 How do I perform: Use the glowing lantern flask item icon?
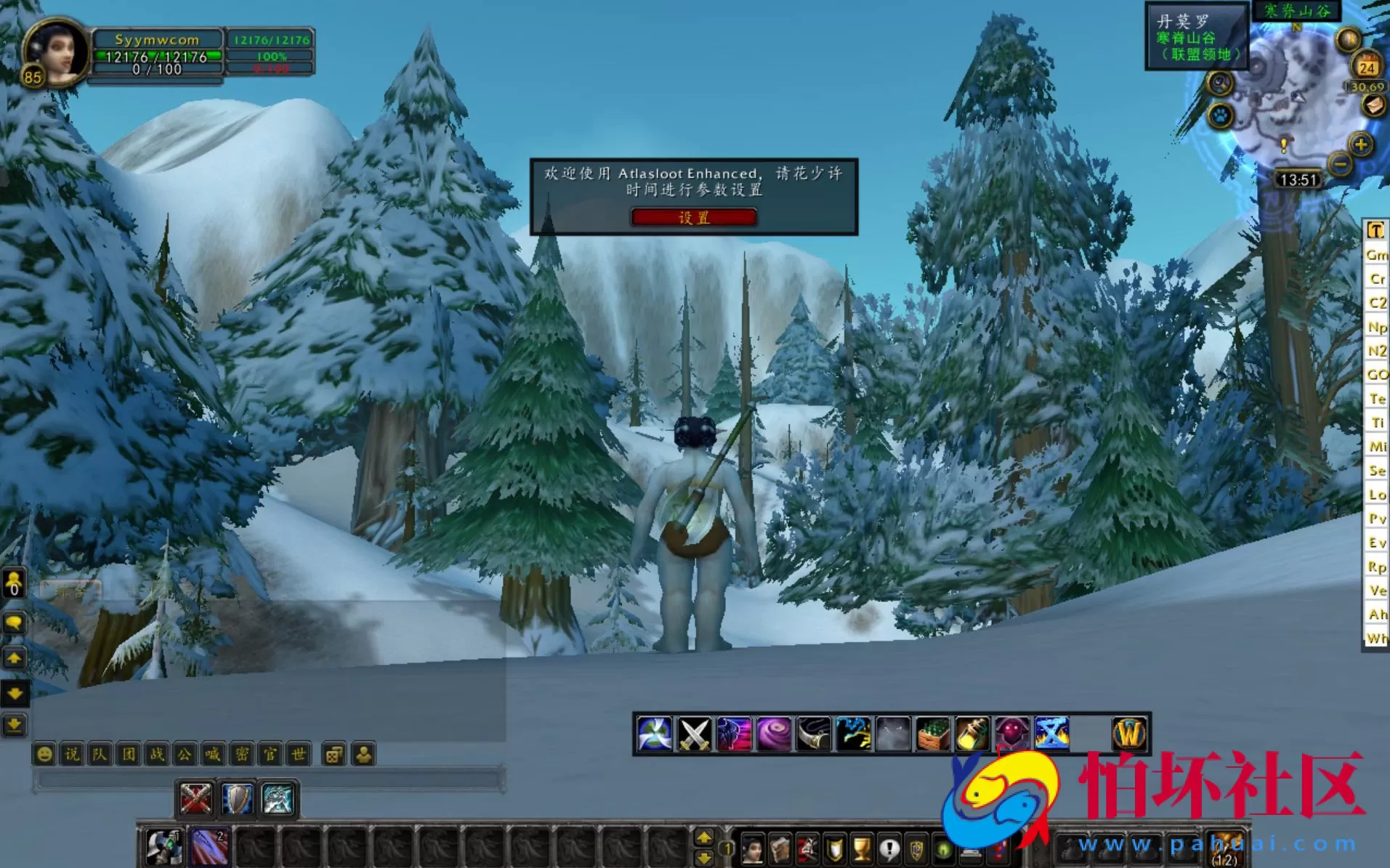tap(972, 735)
